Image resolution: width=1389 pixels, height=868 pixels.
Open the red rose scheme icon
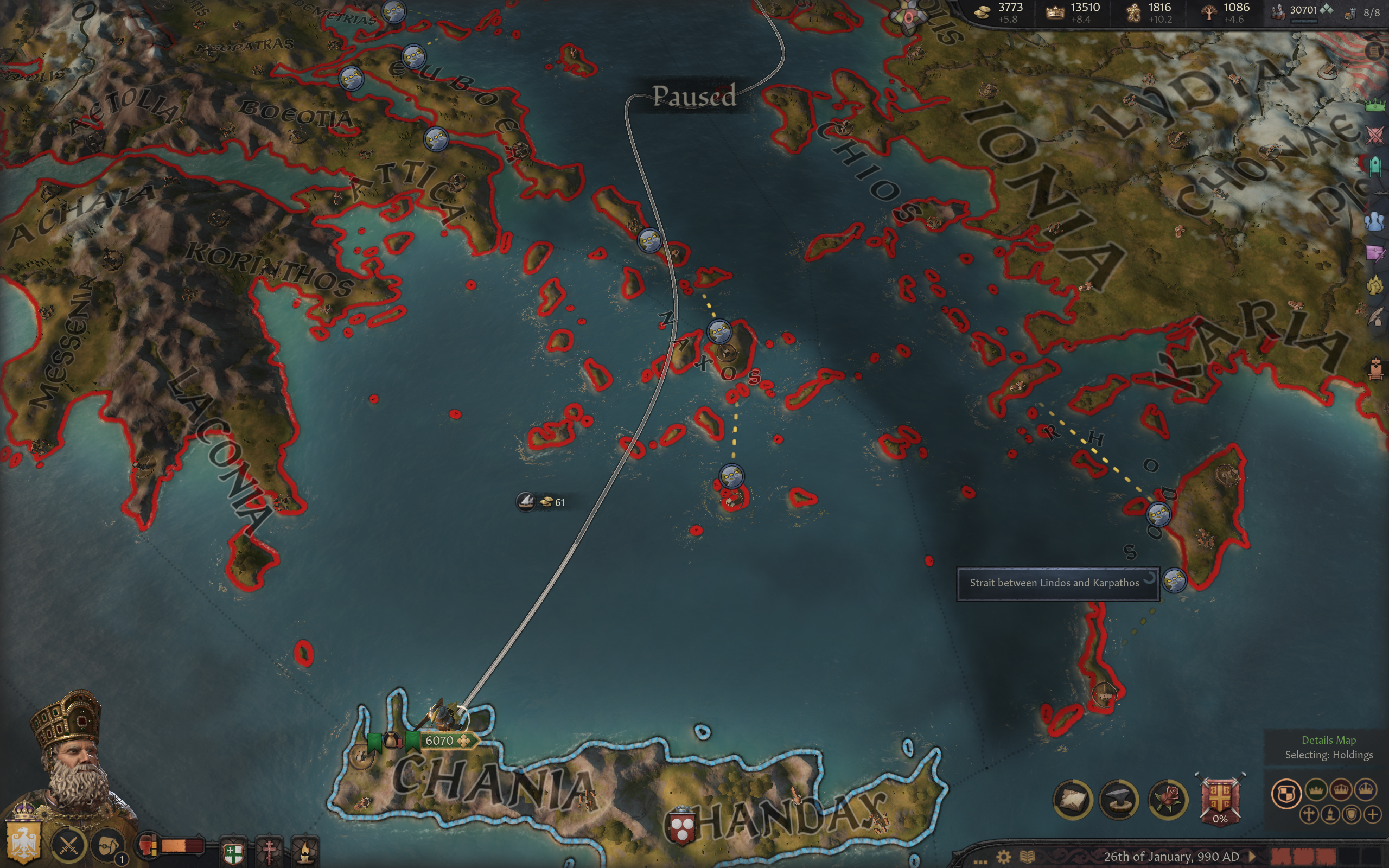point(1167,799)
